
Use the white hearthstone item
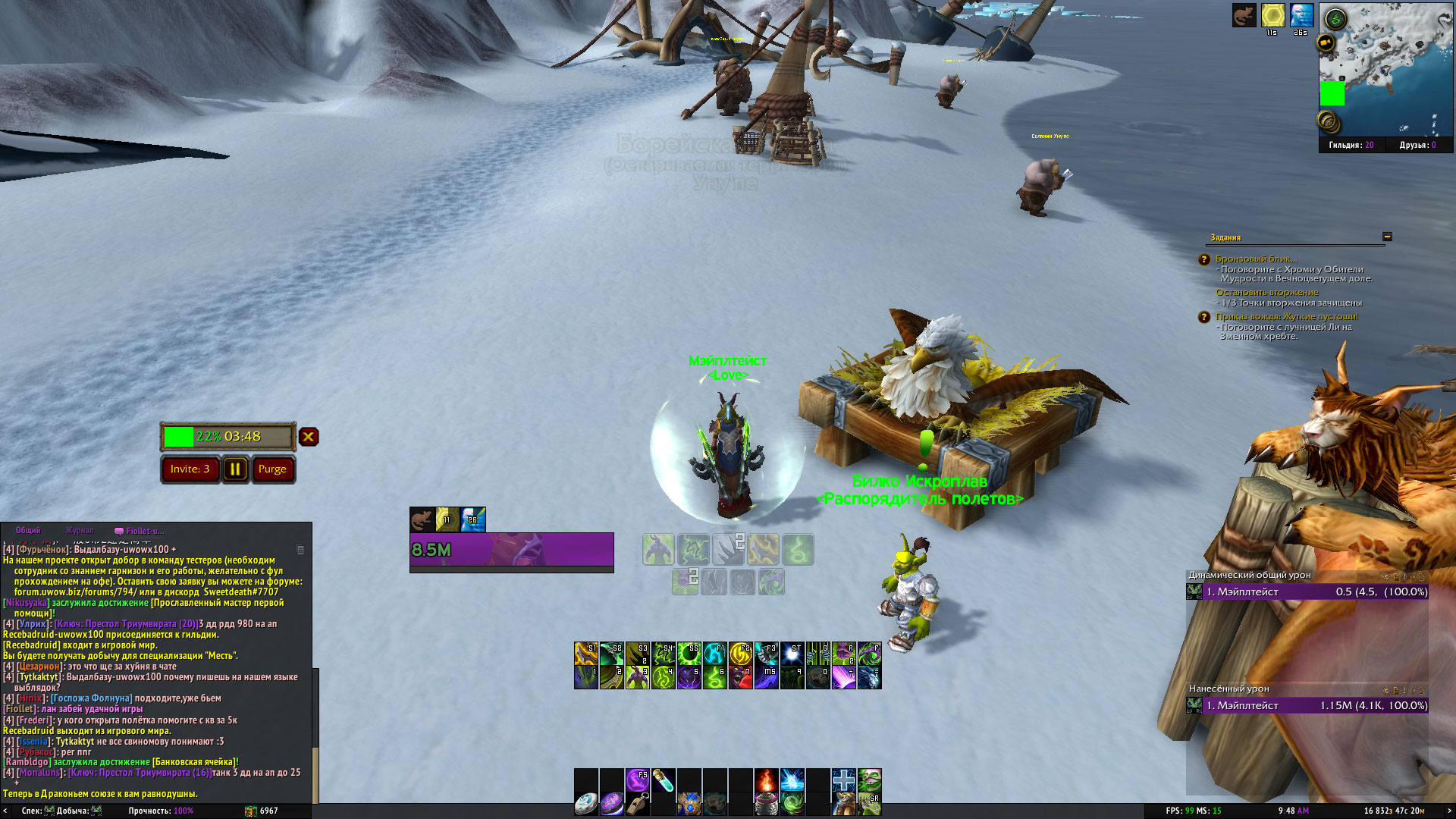[585, 803]
